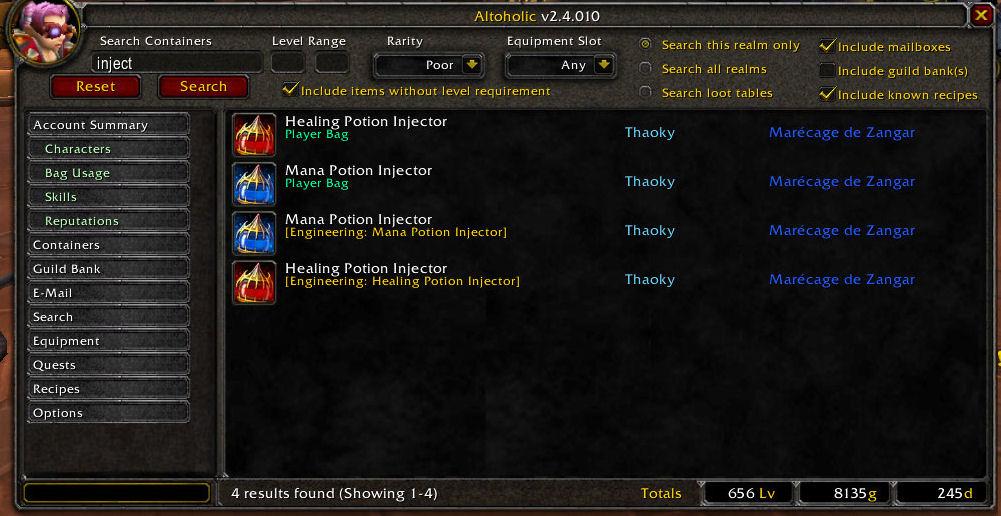Toggle Include known recipes checkbox

827,94
